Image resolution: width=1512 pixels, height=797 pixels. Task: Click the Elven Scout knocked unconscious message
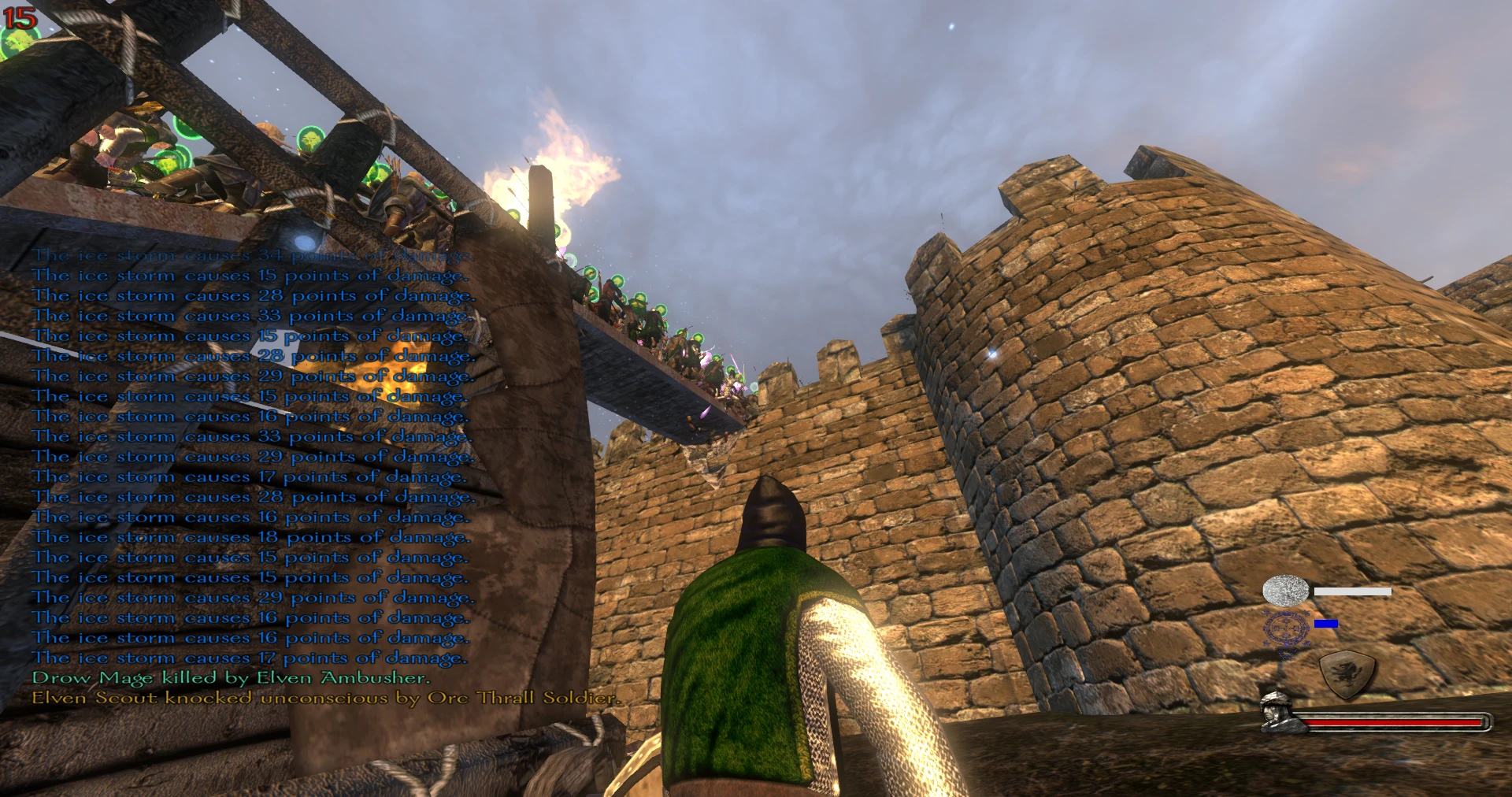pyautogui.click(x=325, y=698)
